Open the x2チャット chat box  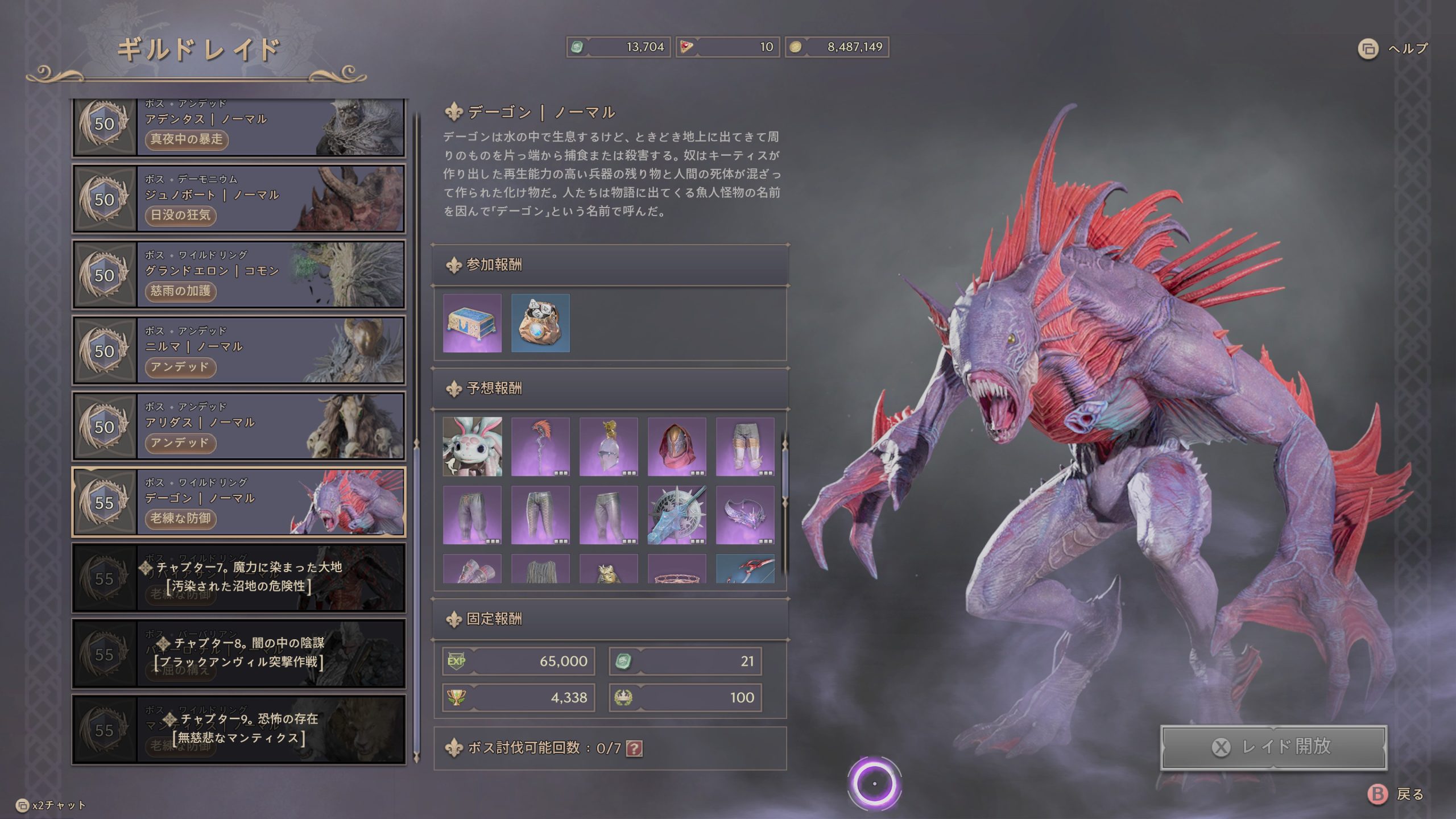[x=51, y=805]
